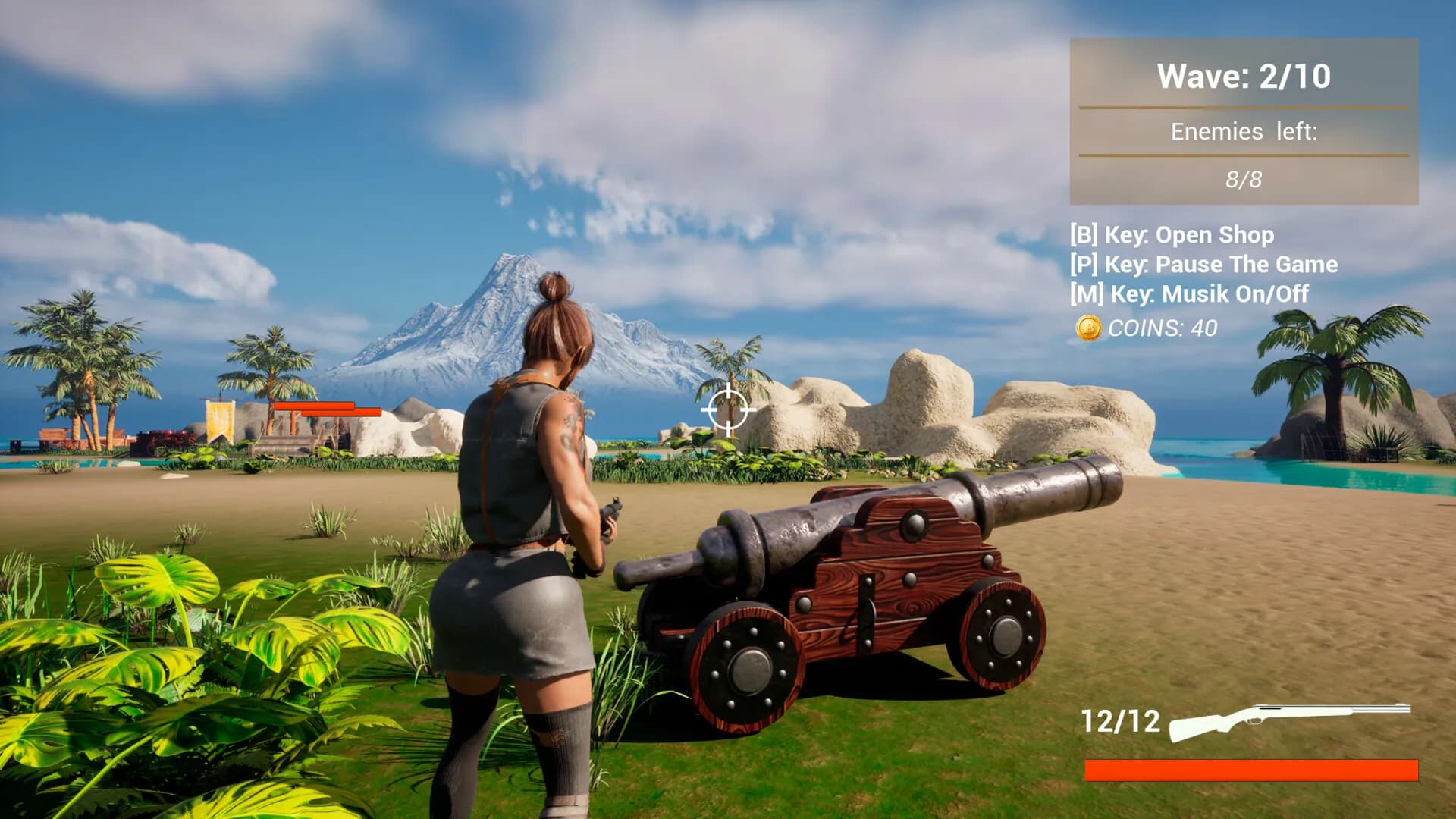The image size is (1456, 819).
Task: Click the gold coin icon
Action: pos(1088,328)
